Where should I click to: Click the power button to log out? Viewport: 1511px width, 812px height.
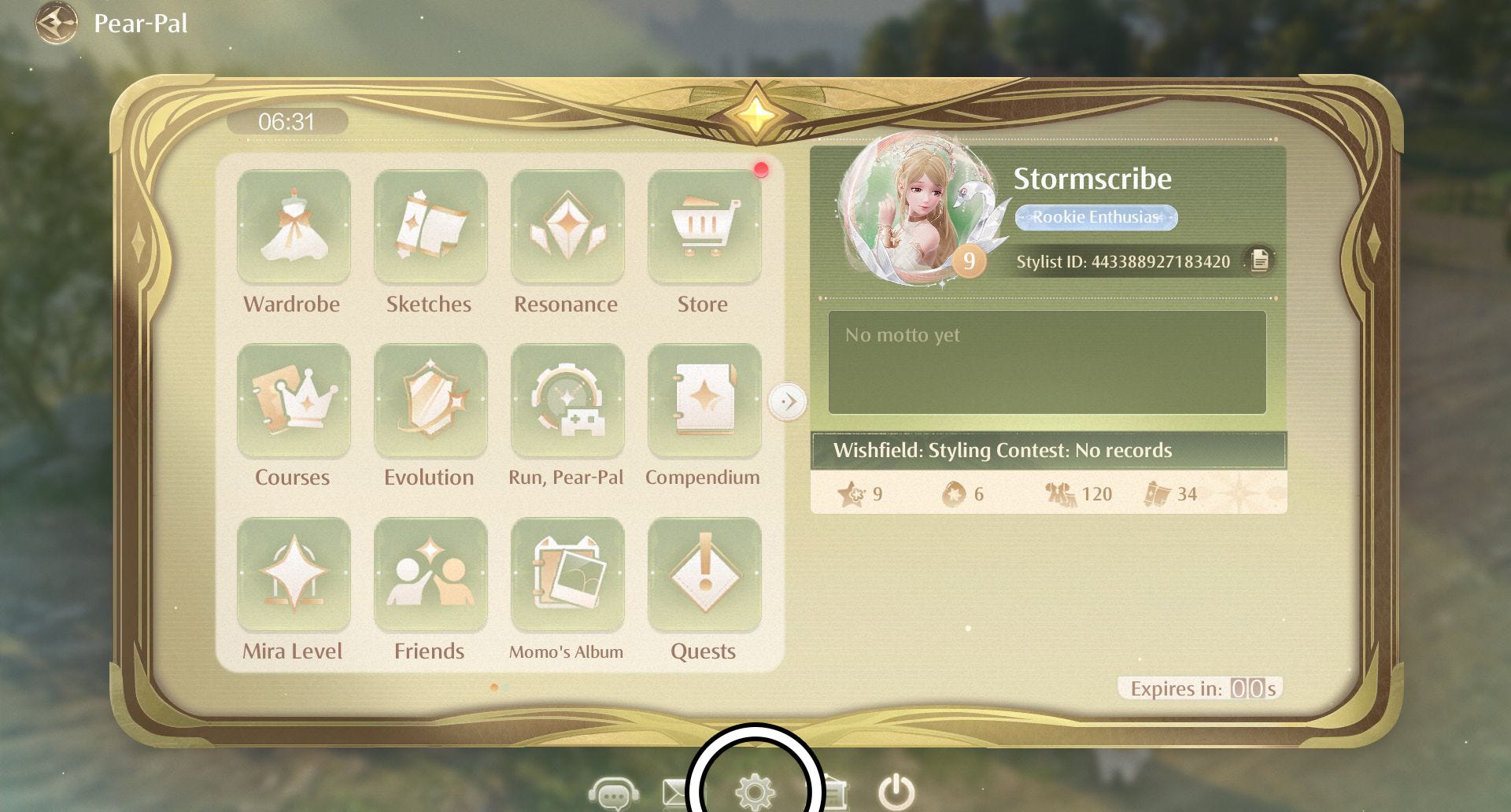[896, 792]
